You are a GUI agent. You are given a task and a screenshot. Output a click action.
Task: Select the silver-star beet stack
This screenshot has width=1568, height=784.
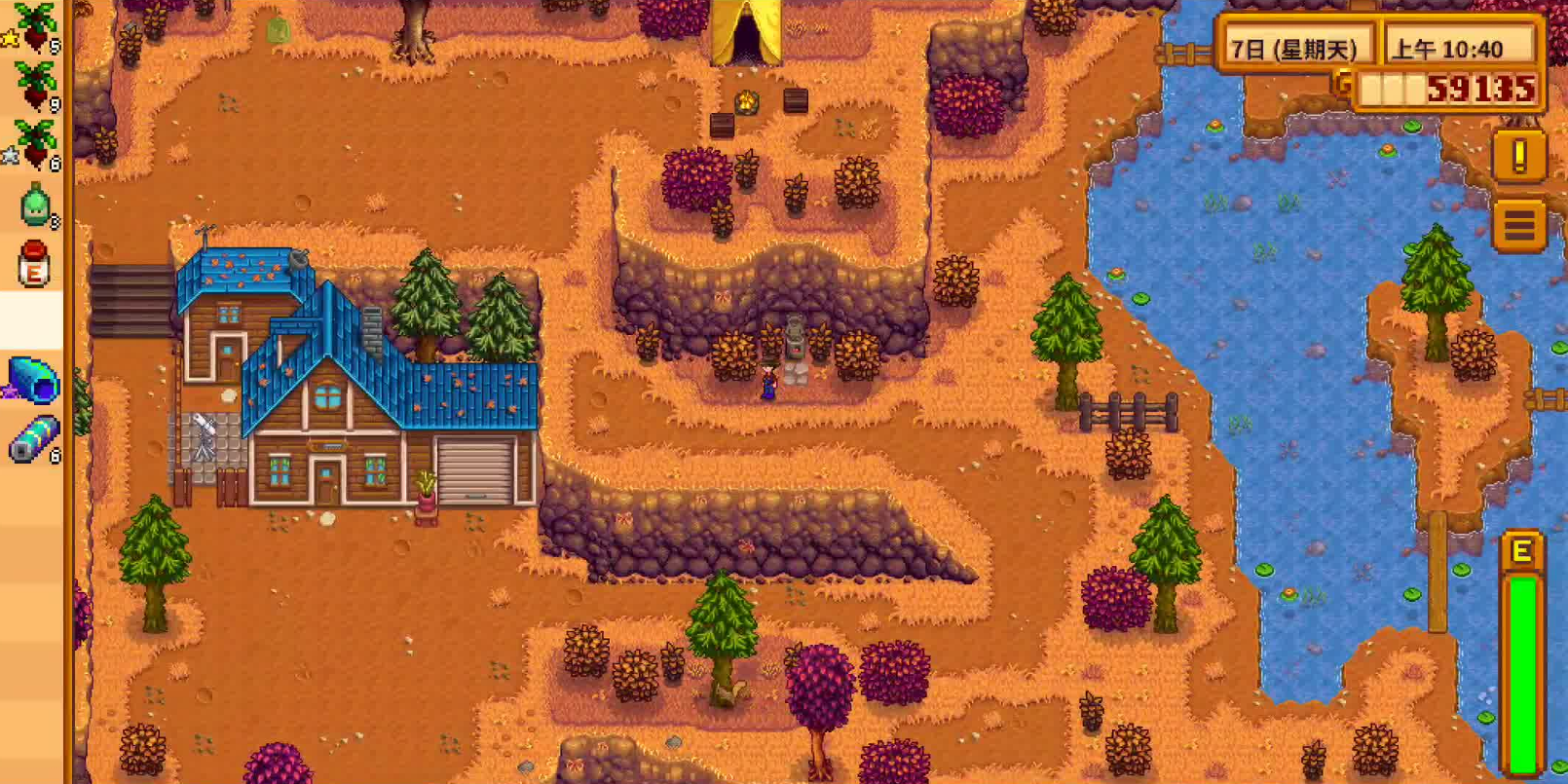coord(33,144)
